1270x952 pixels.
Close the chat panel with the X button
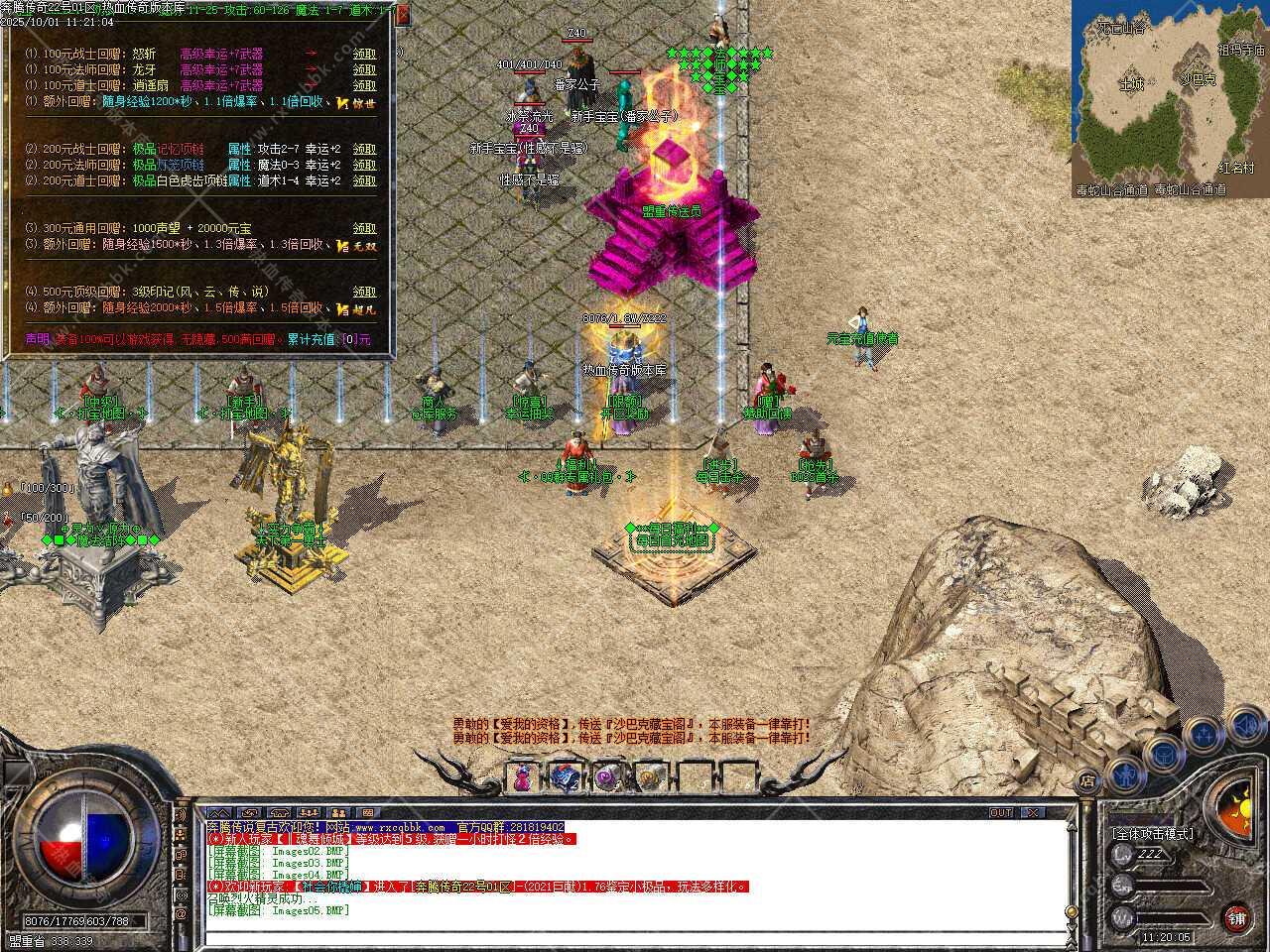click(1033, 812)
